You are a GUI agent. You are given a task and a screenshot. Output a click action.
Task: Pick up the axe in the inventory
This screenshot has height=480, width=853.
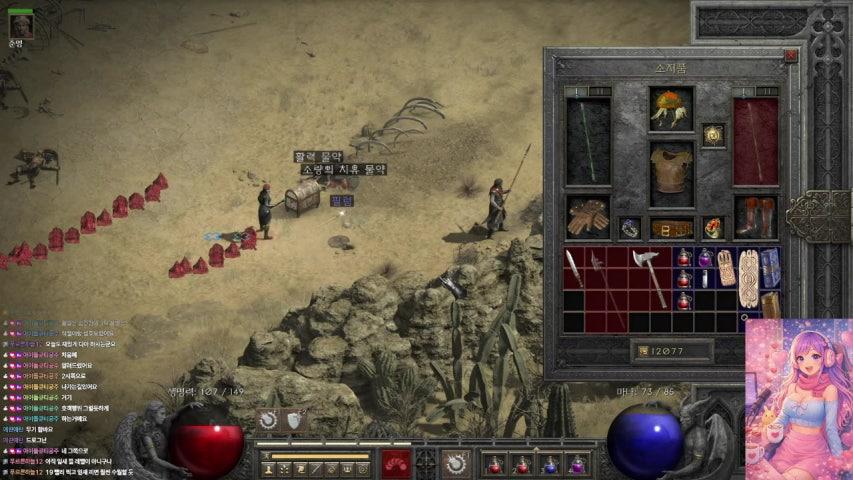click(651, 275)
